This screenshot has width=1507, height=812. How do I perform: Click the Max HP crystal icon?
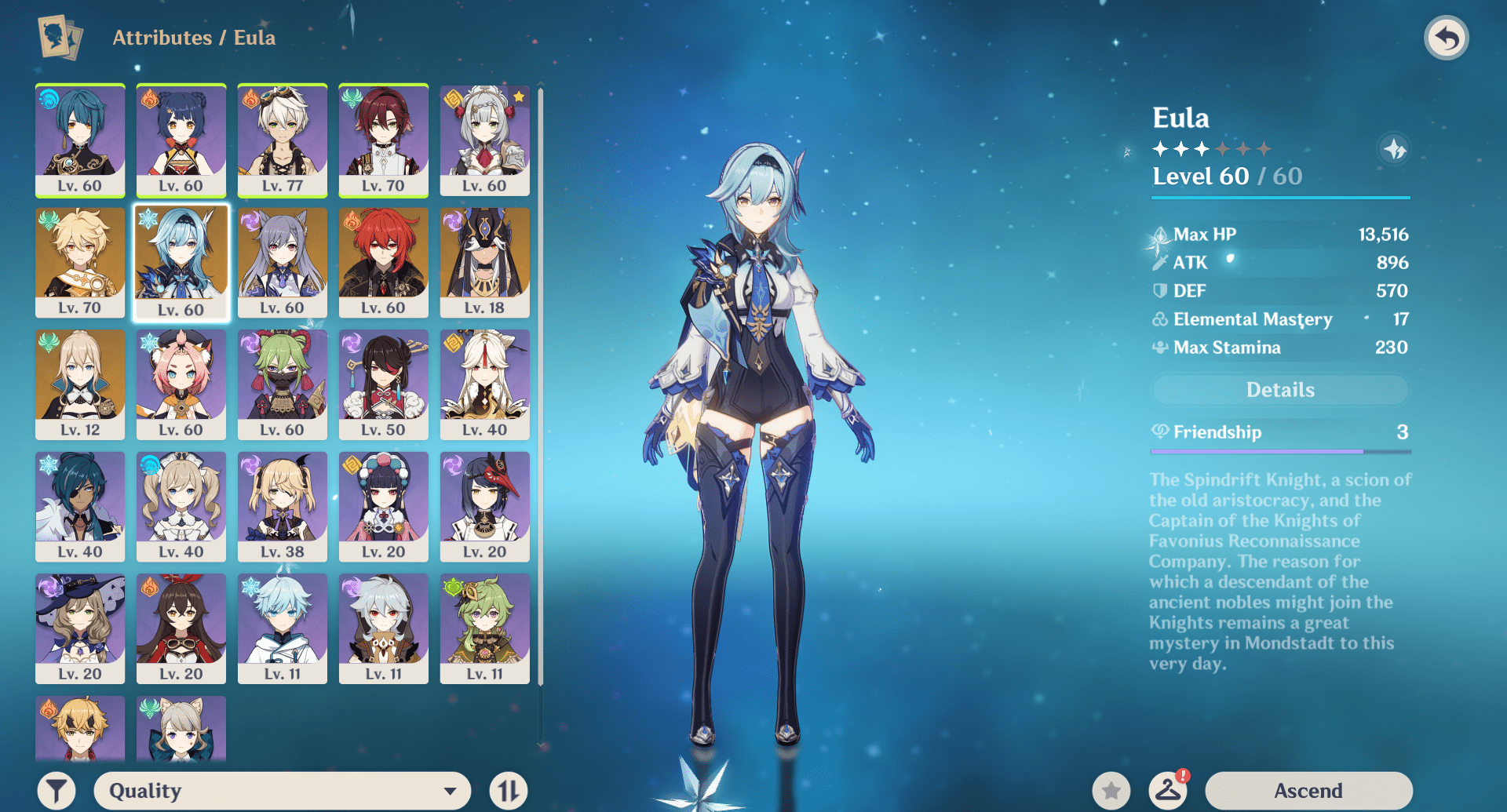coord(1159,233)
